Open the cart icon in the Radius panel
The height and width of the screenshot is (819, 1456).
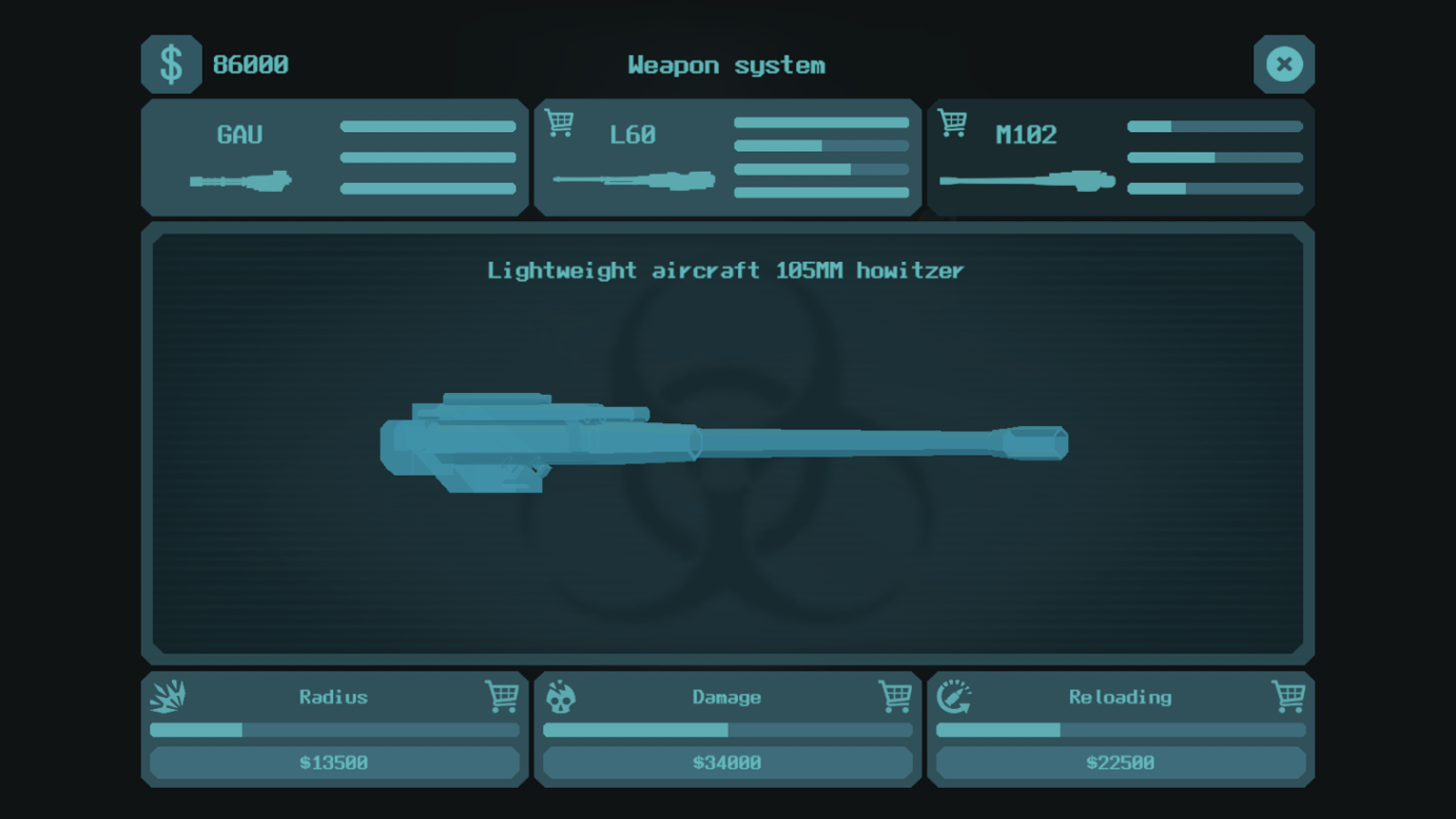[500, 697]
